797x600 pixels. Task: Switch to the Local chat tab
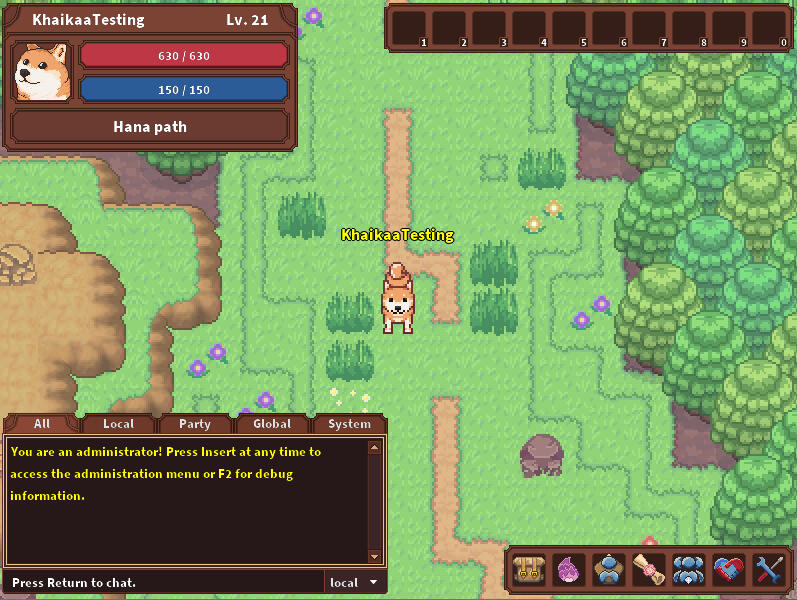click(118, 424)
